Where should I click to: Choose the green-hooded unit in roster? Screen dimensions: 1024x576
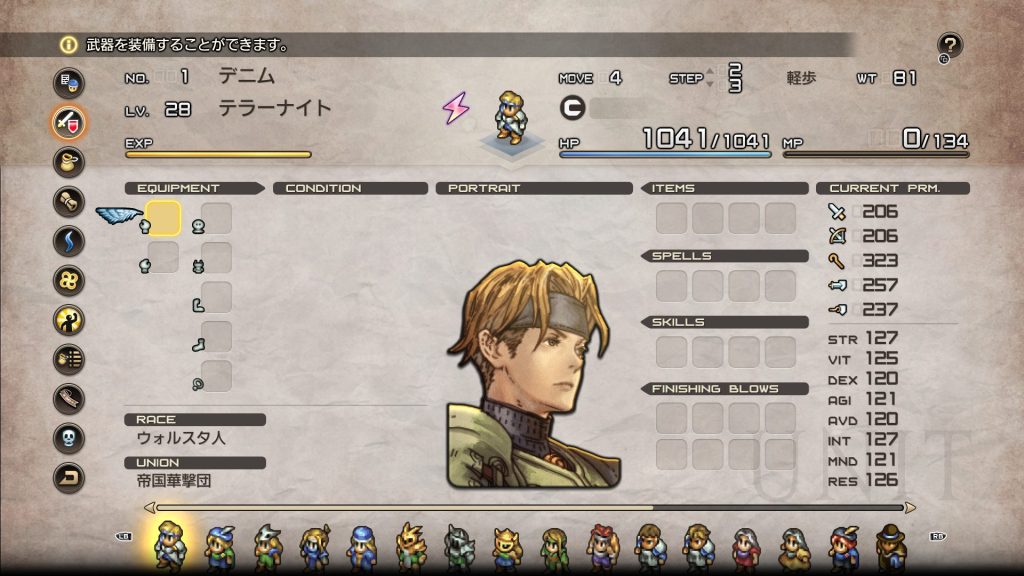(x=554, y=547)
